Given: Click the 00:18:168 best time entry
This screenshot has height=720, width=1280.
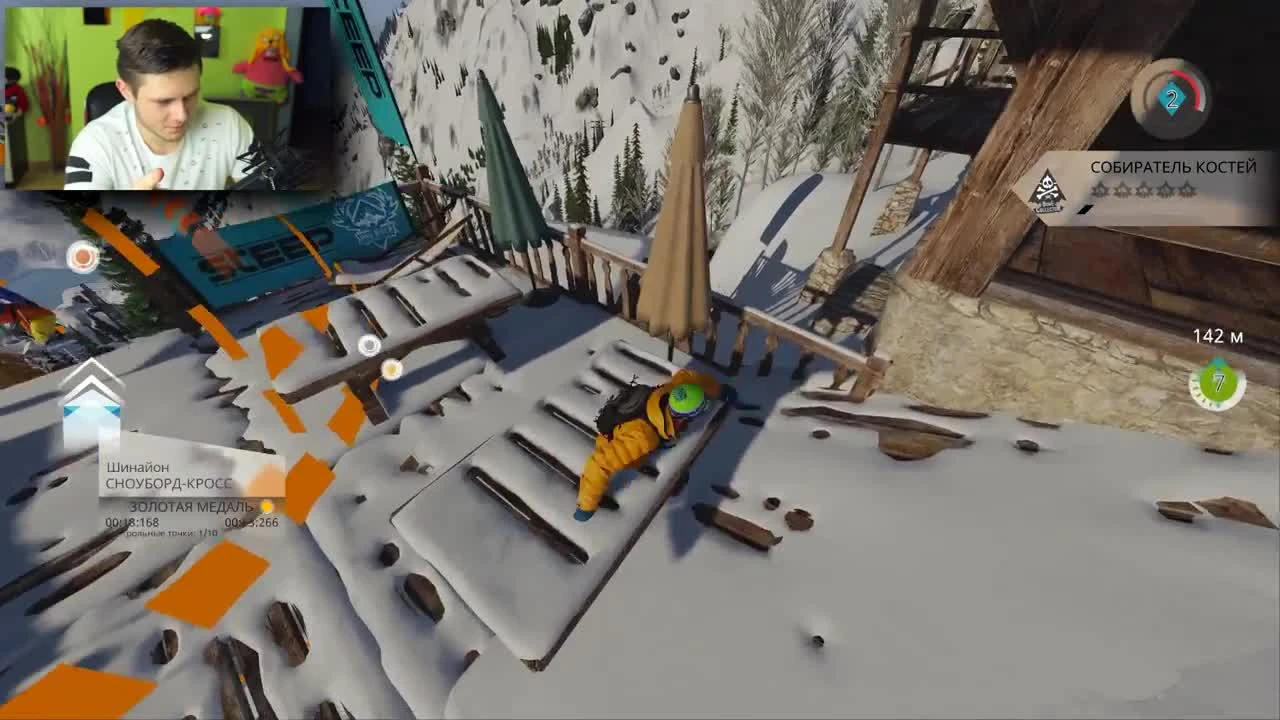Looking at the screenshot, I should pyautogui.click(x=133, y=520).
